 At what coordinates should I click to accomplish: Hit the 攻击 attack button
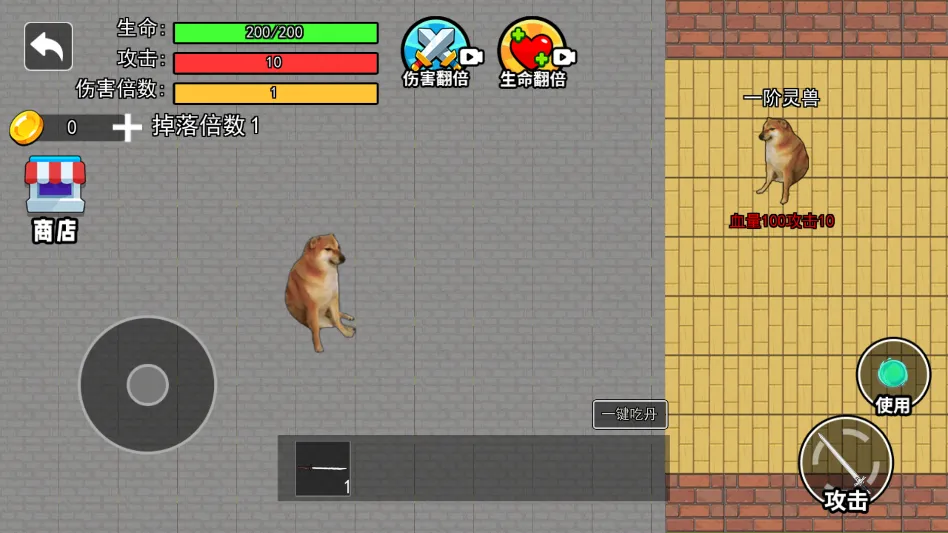click(x=846, y=463)
